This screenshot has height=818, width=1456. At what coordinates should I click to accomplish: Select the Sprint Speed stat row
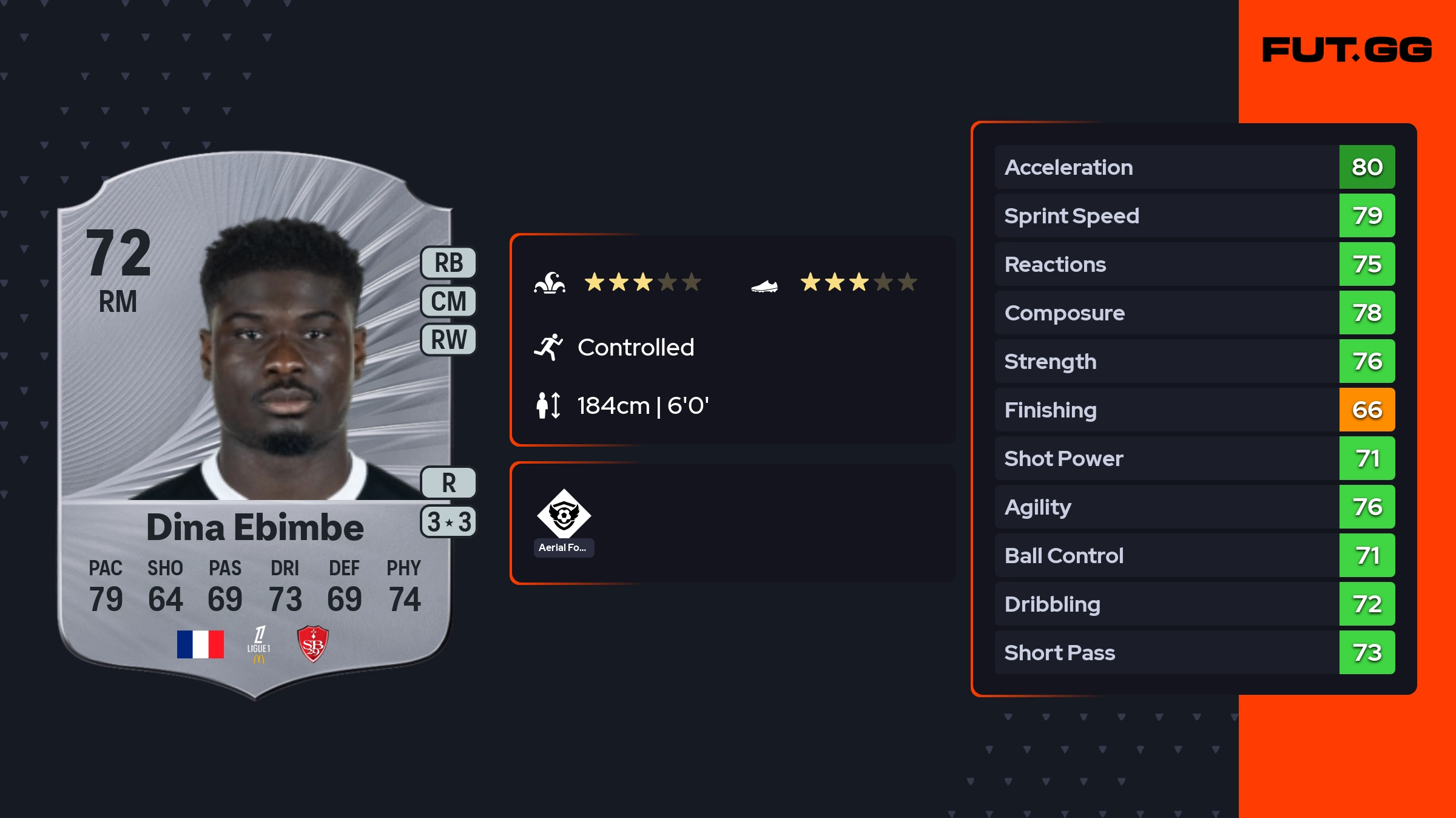point(1195,215)
